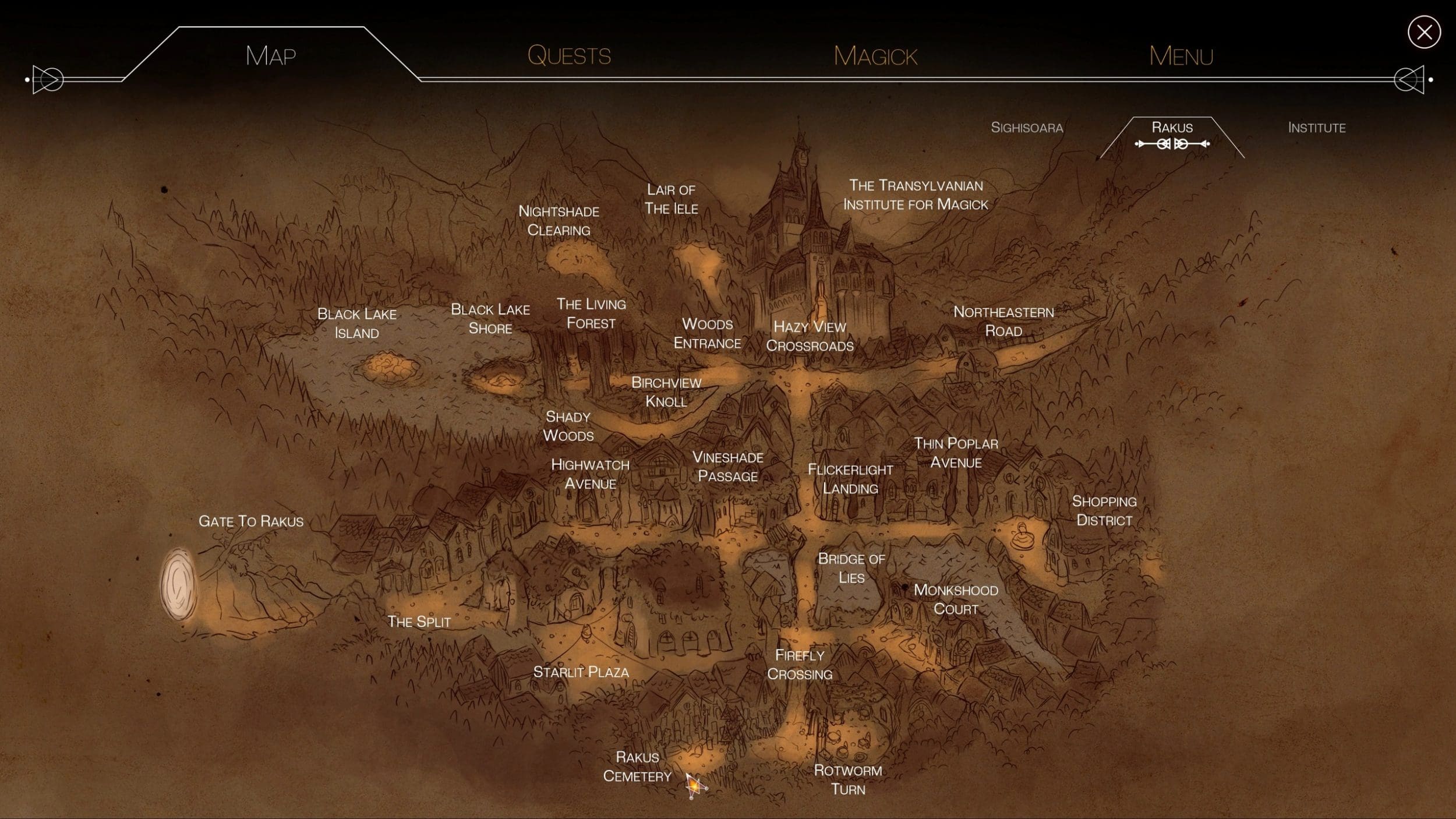Select the Menu tab
1456x819 pixels.
[1181, 57]
